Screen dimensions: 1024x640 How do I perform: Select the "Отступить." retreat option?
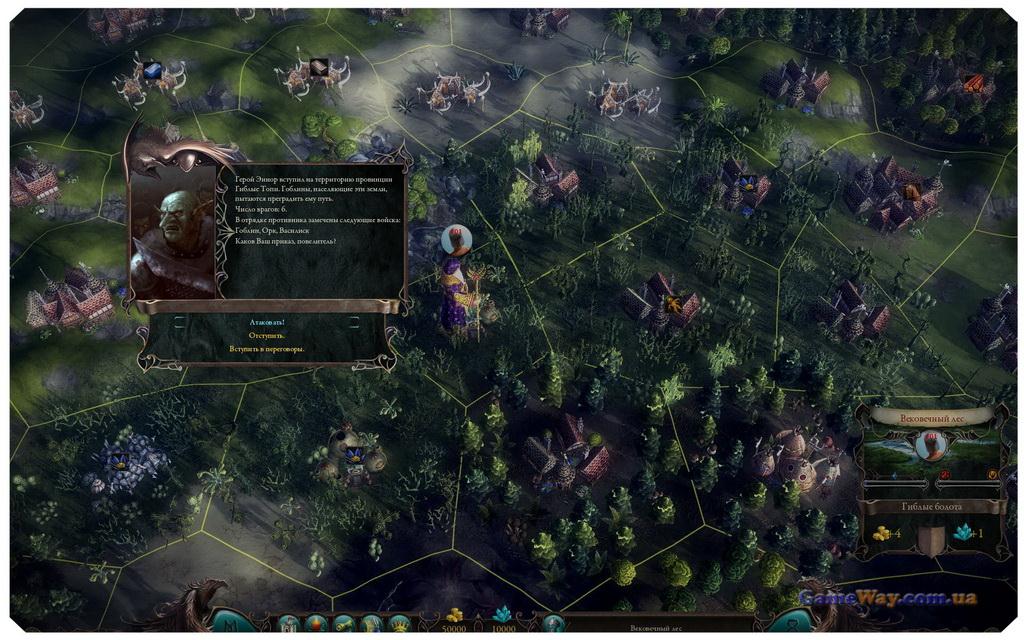point(267,336)
